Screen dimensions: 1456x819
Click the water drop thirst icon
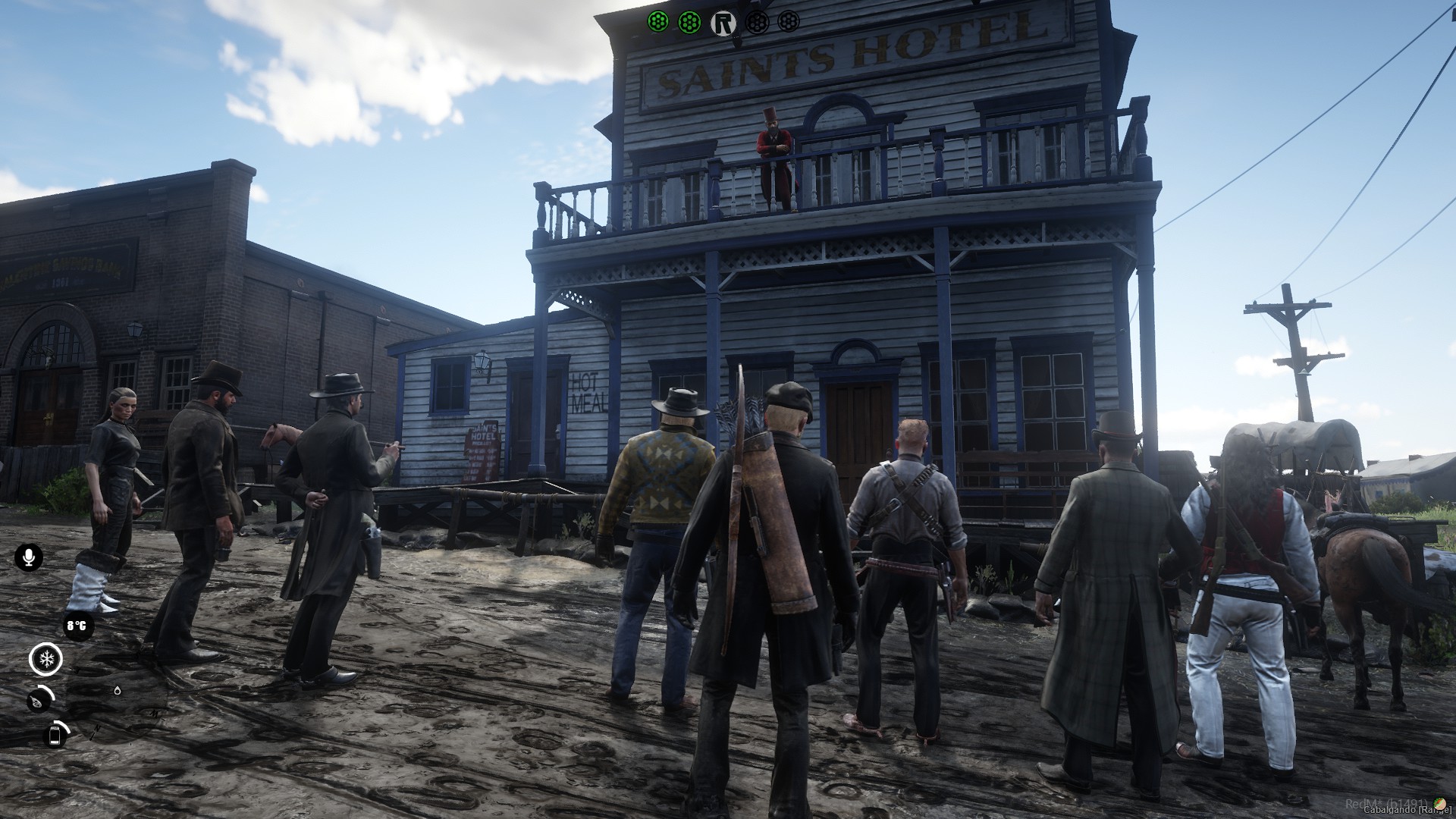pos(117,691)
